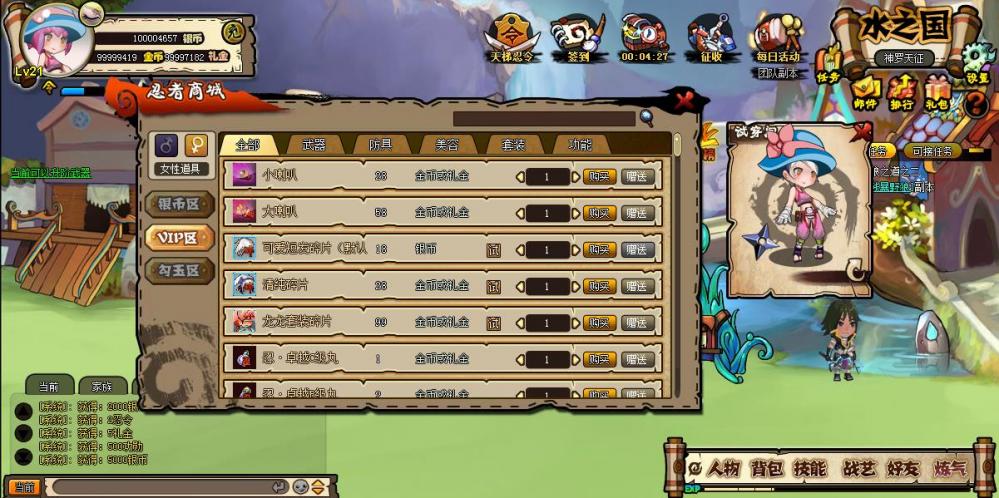The image size is (999, 498).
Task: Close the 试穿间 fitting room panel
Action: (x=863, y=130)
